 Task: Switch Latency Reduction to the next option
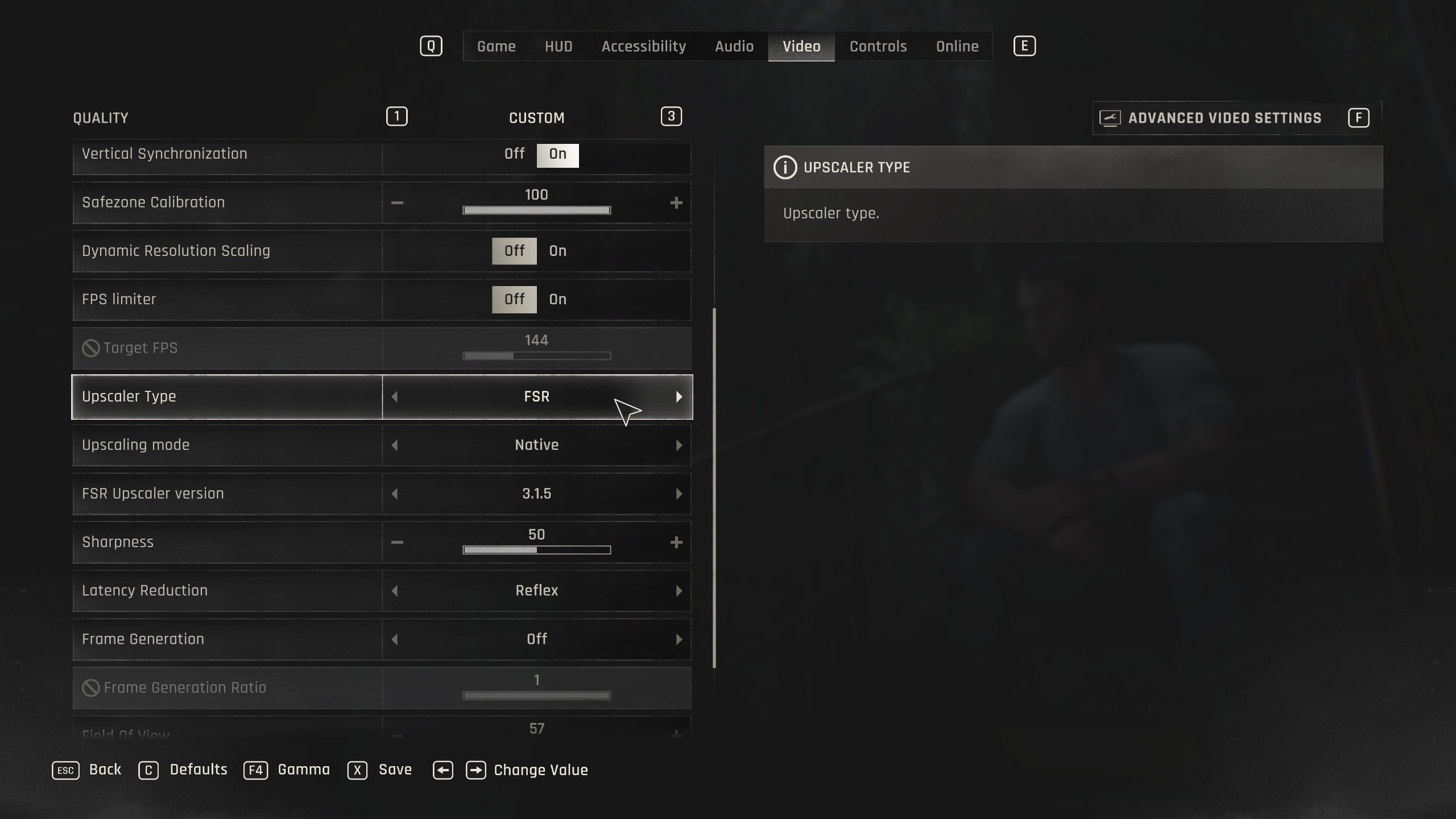coord(679,591)
